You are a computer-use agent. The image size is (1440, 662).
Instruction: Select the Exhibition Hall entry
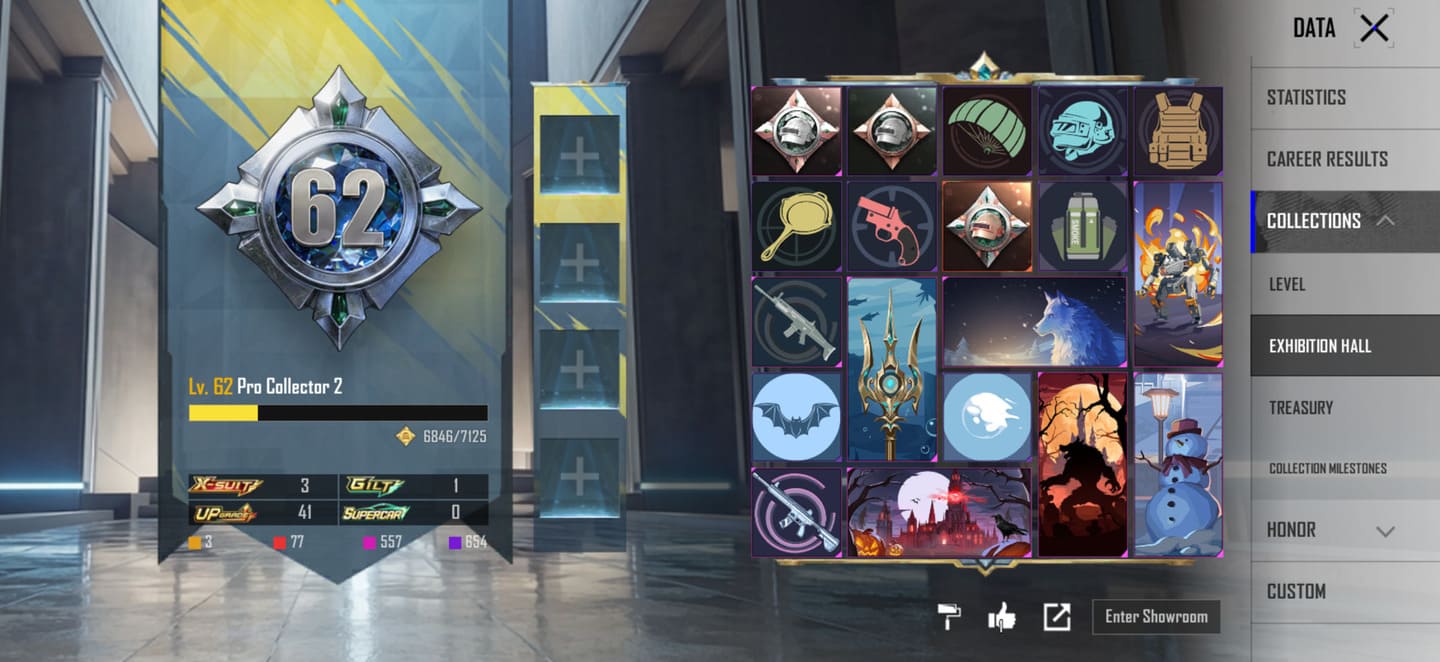(x=1320, y=346)
